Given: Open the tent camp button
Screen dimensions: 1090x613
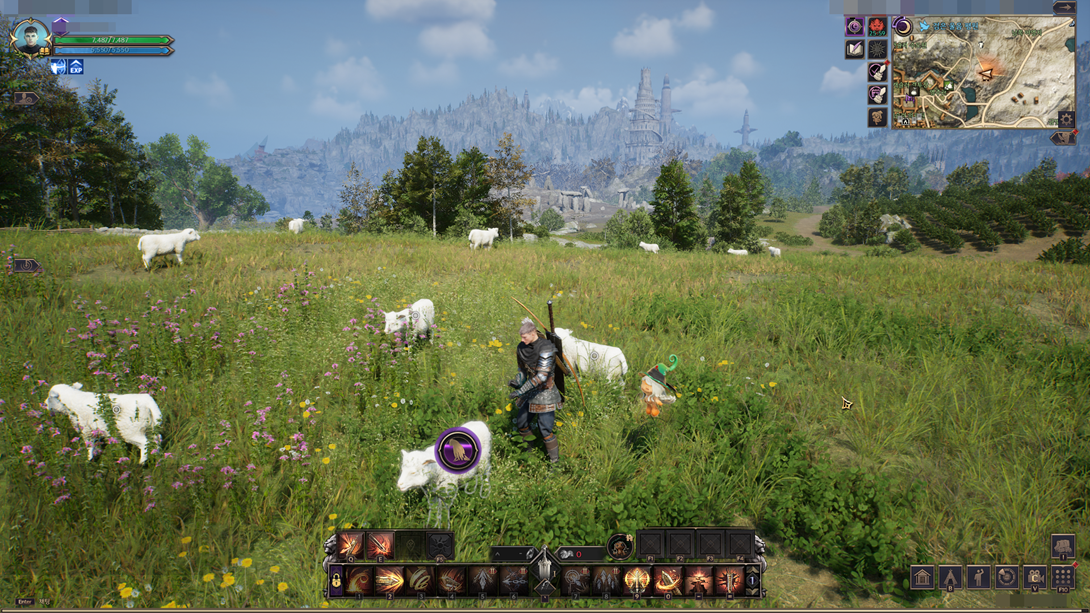Looking at the screenshot, I should click(950, 577).
